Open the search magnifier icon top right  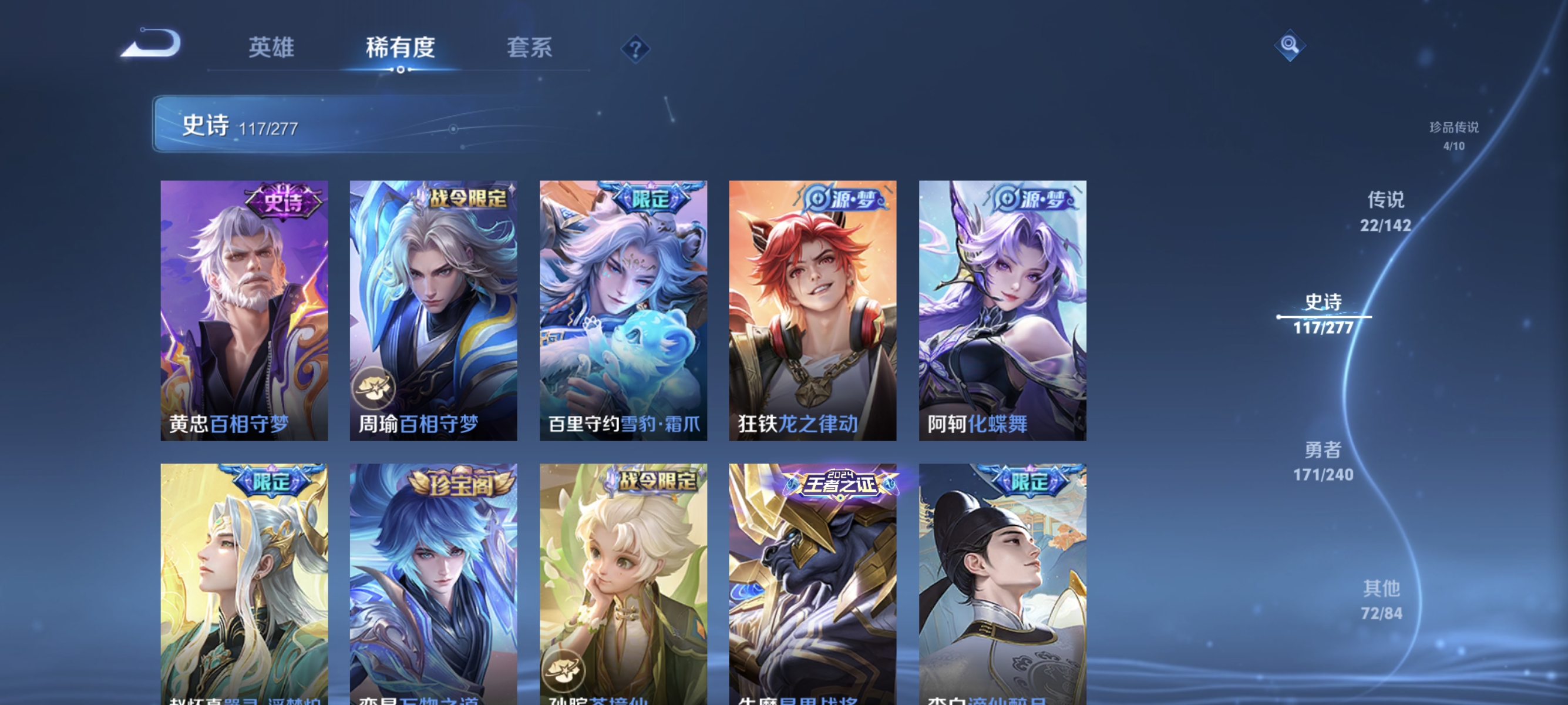pos(1290,45)
